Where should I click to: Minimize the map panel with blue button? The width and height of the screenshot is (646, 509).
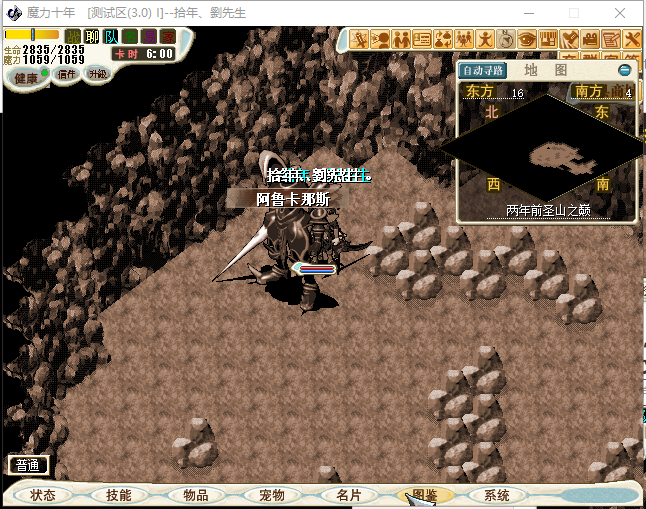pos(625,70)
